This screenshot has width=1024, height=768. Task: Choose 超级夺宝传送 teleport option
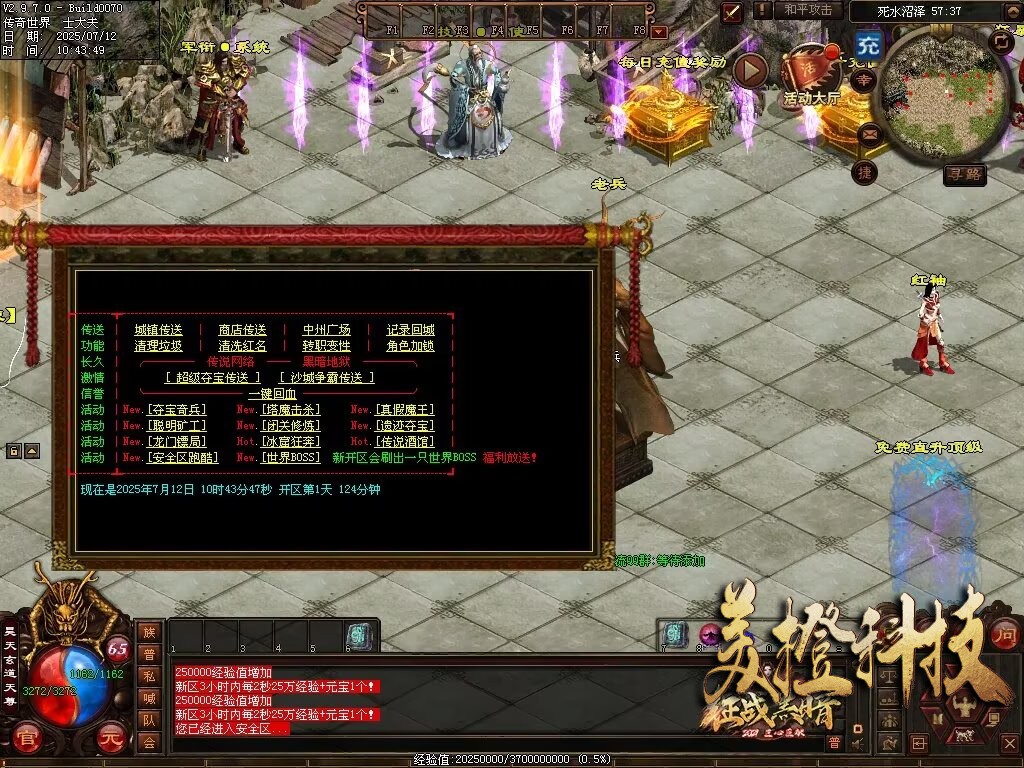tap(213, 378)
